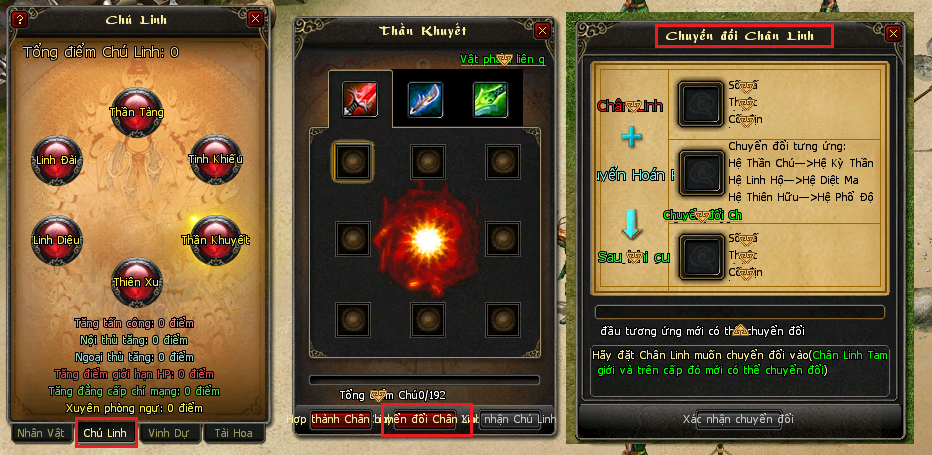Image resolution: width=932 pixels, height=455 pixels.
Task: Close the Chú Linh window
Action: click(x=255, y=18)
